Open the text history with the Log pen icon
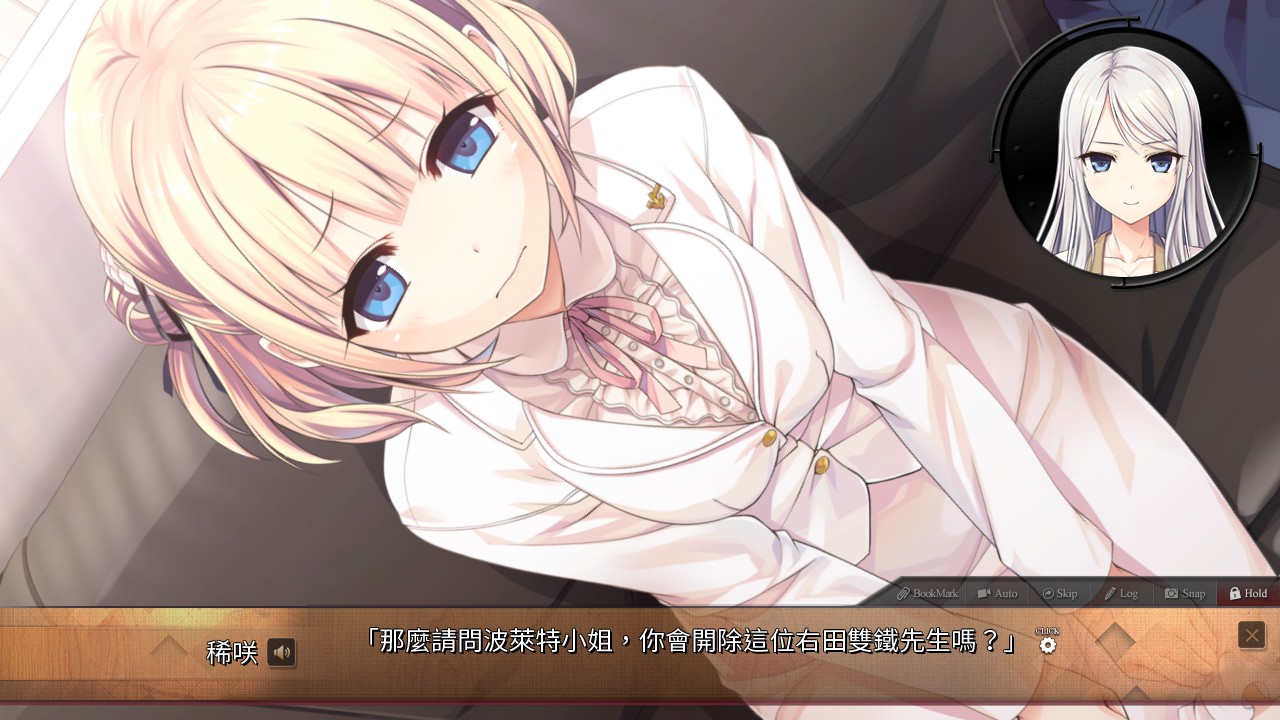The width and height of the screenshot is (1280, 720). pyautogui.click(x=1108, y=593)
